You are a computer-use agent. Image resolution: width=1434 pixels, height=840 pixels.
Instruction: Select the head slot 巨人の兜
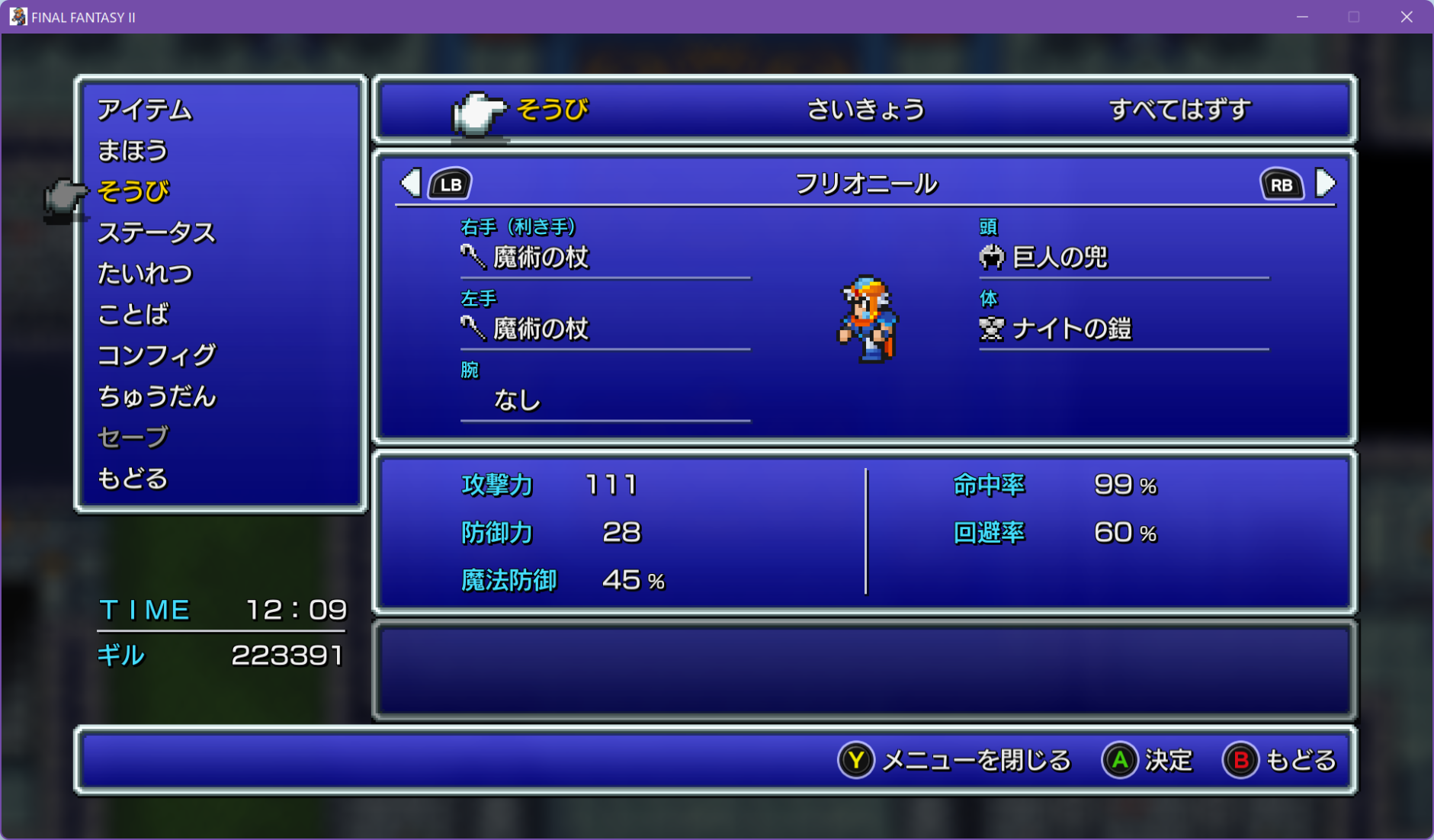1060,258
